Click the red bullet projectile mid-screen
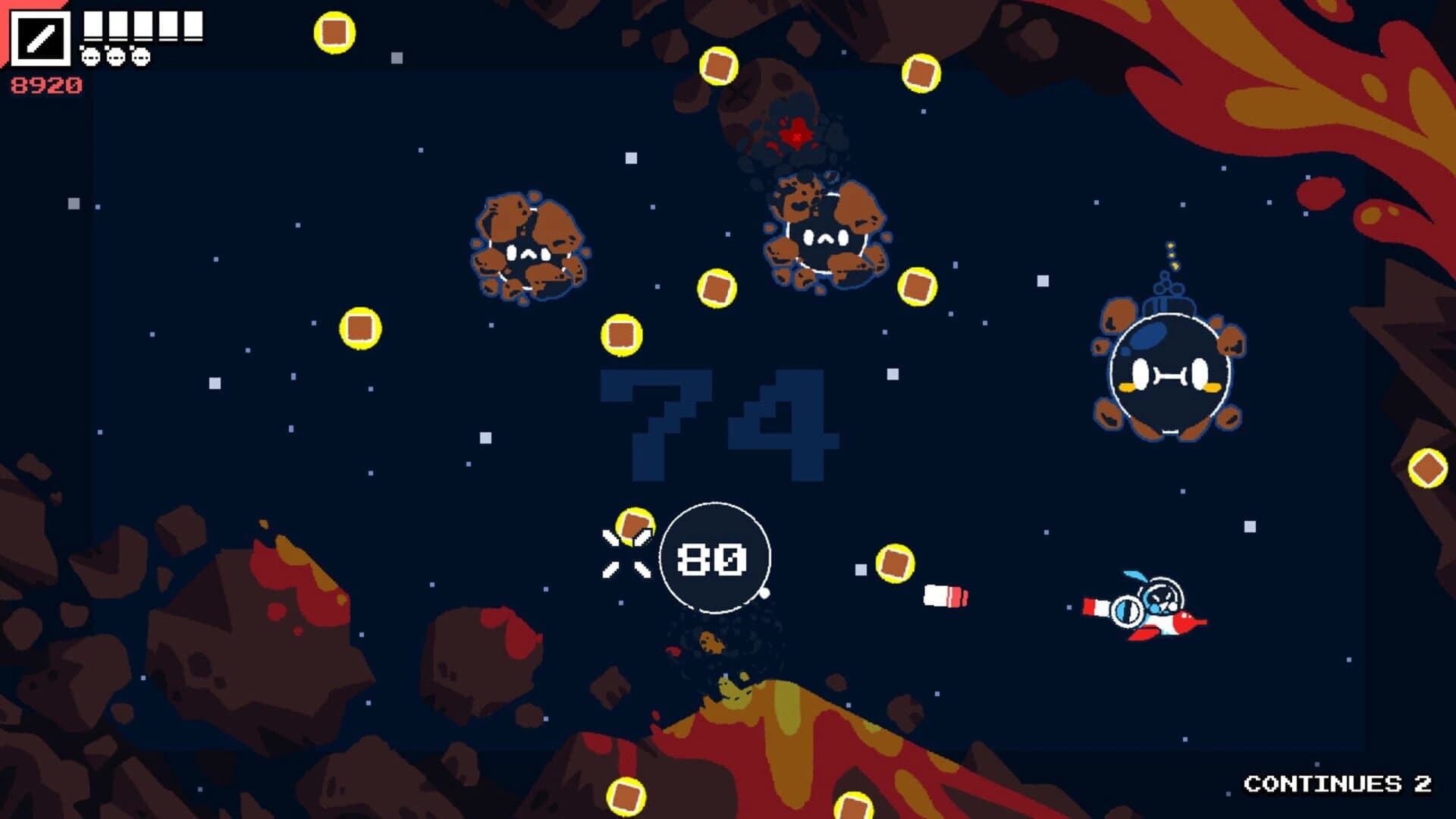Screen dimensions: 1456x819 (944, 596)
